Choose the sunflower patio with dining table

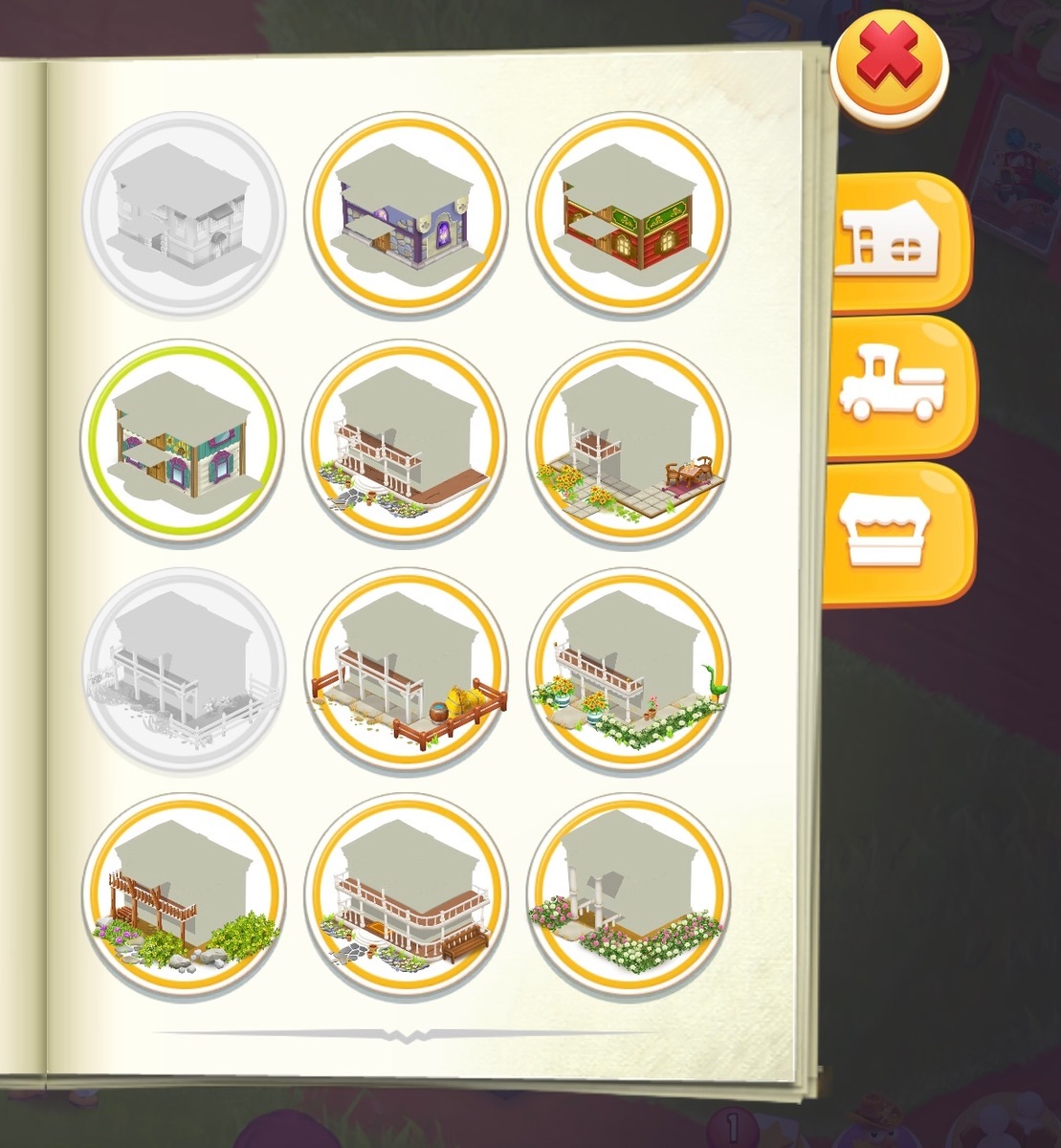[x=629, y=439]
